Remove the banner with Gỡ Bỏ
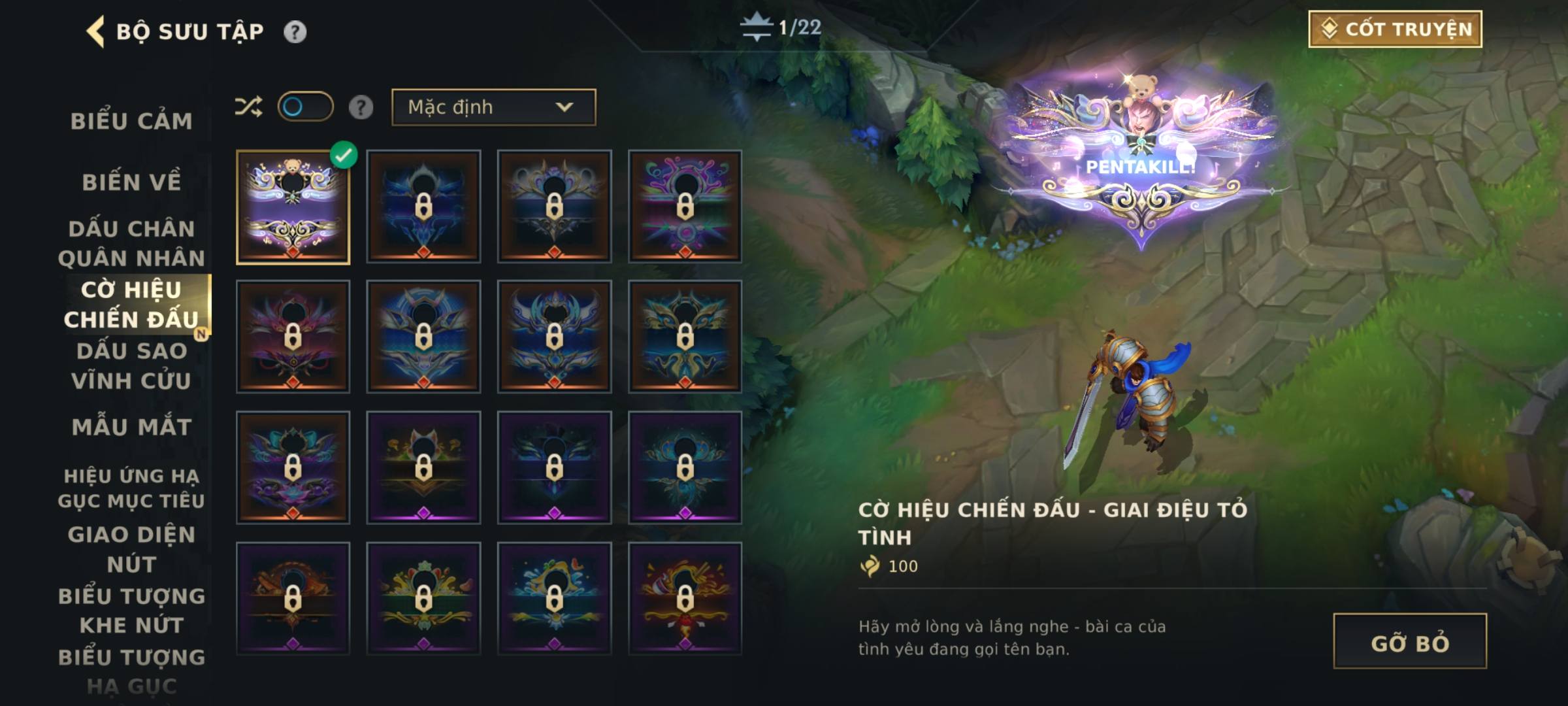 (x=1409, y=641)
